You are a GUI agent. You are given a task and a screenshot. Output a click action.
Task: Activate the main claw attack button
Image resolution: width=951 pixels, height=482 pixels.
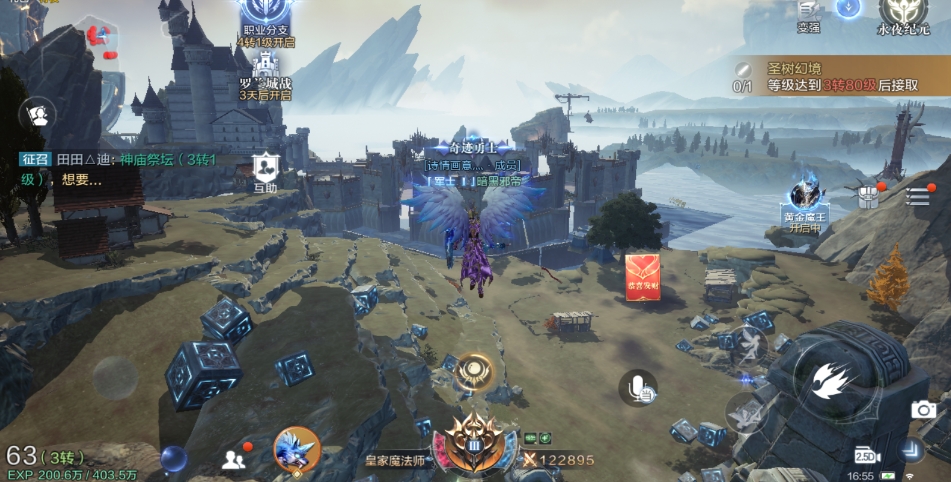pos(834,379)
